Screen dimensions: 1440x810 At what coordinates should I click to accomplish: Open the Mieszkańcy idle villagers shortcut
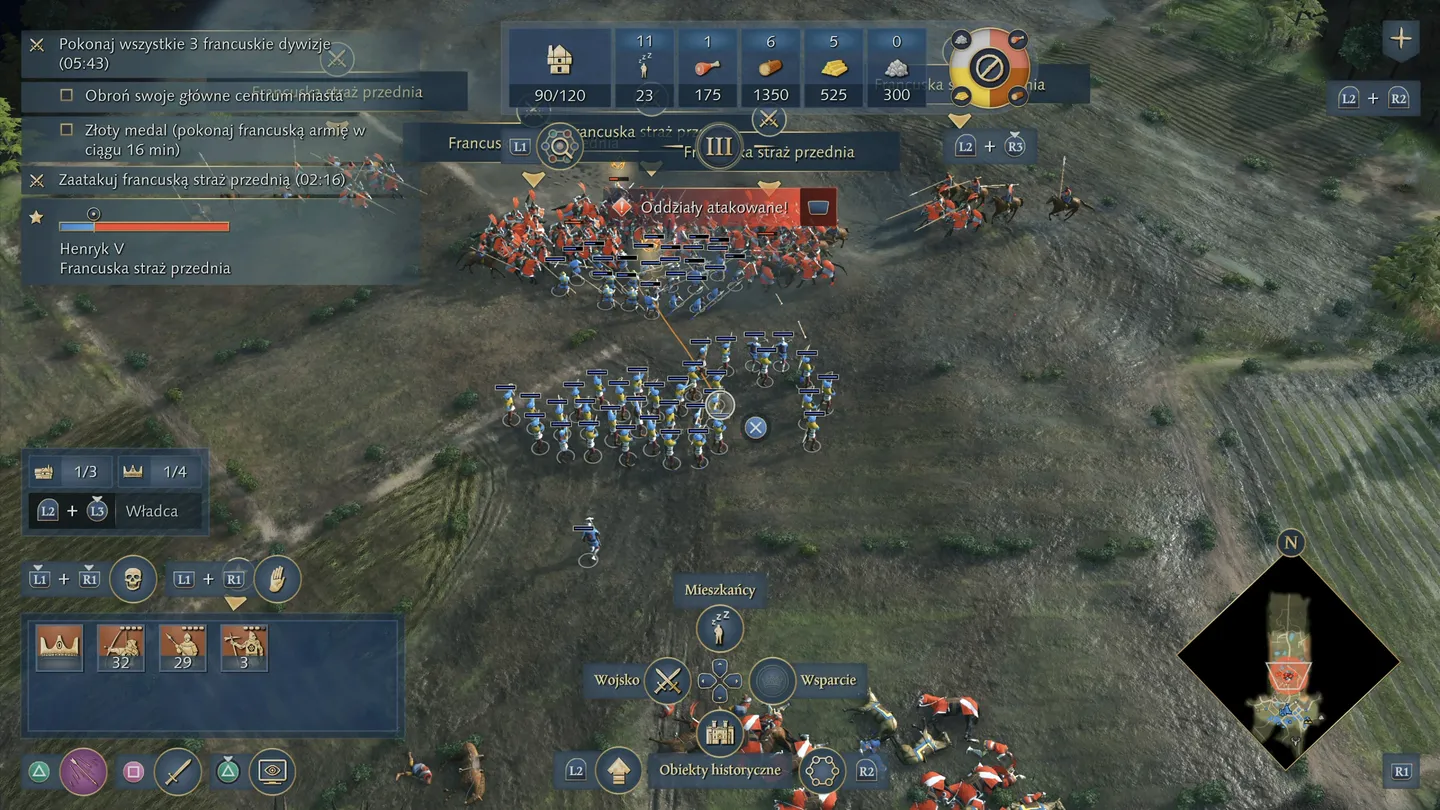[x=720, y=628]
